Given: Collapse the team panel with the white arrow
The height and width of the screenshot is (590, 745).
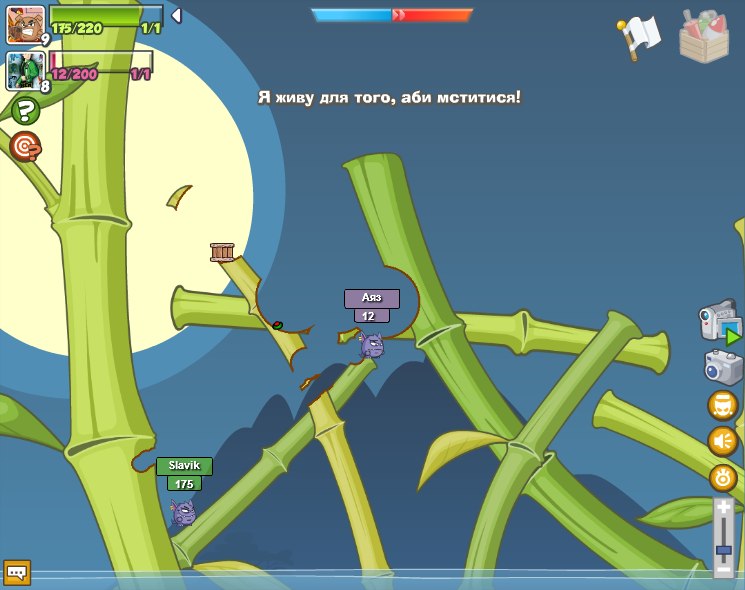Looking at the screenshot, I should tap(176, 15).
